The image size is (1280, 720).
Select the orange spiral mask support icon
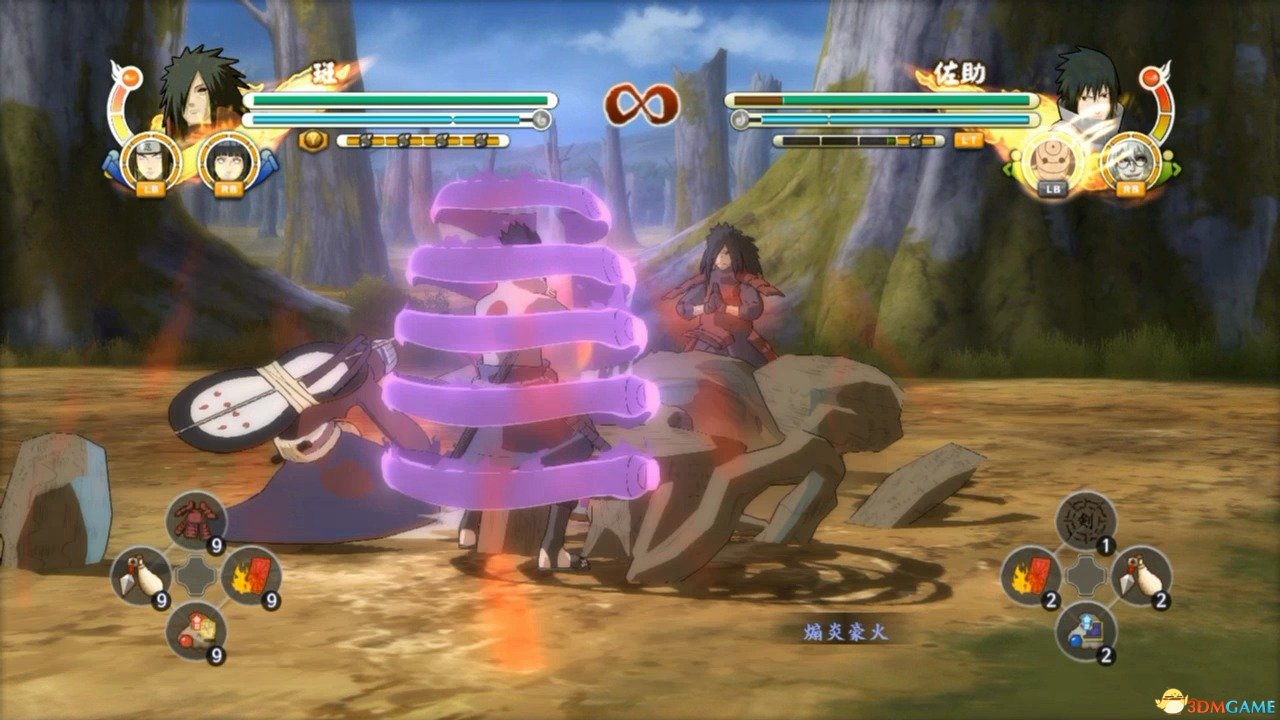[1051, 158]
